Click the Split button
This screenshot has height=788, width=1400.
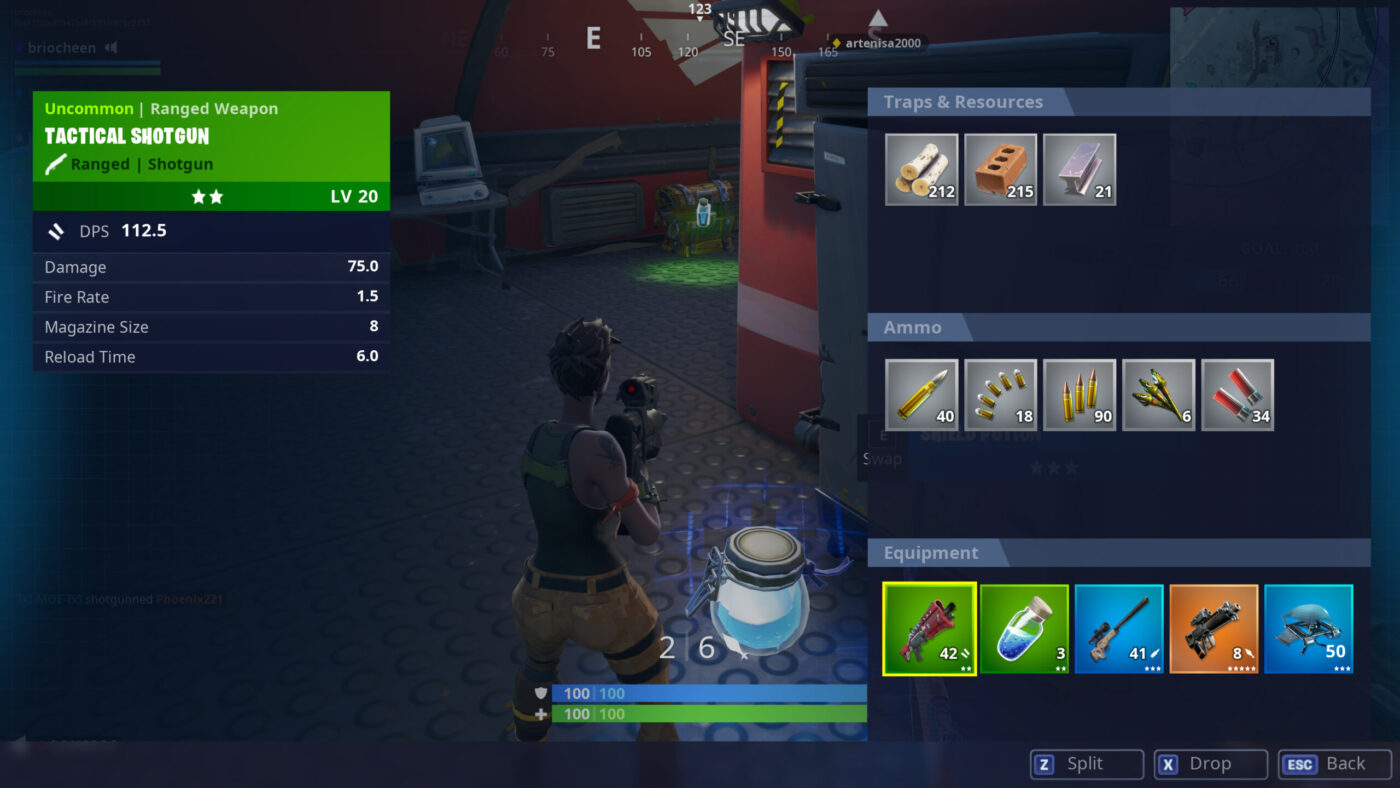pyautogui.click(x=1086, y=763)
